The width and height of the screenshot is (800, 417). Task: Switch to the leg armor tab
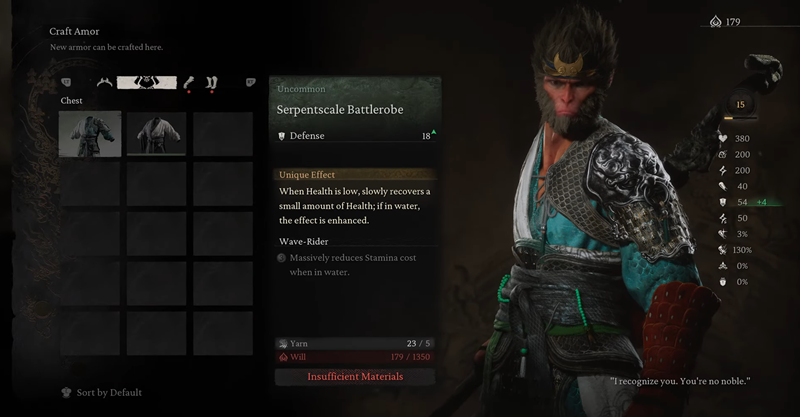coord(213,82)
